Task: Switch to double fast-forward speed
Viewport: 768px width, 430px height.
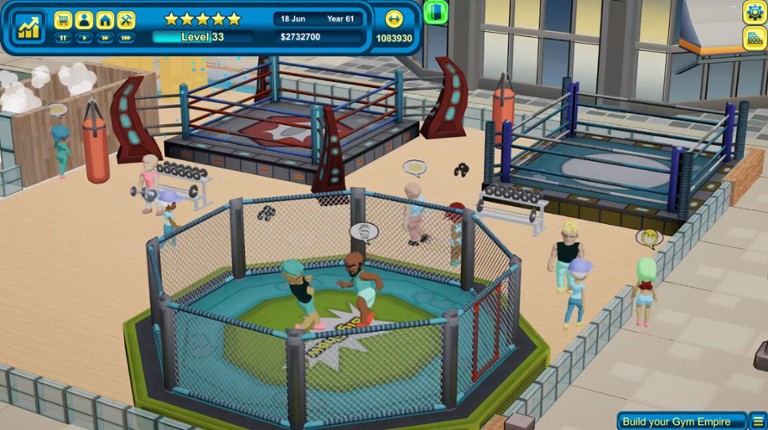Action: pyautogui.click(x=105, y=38)
